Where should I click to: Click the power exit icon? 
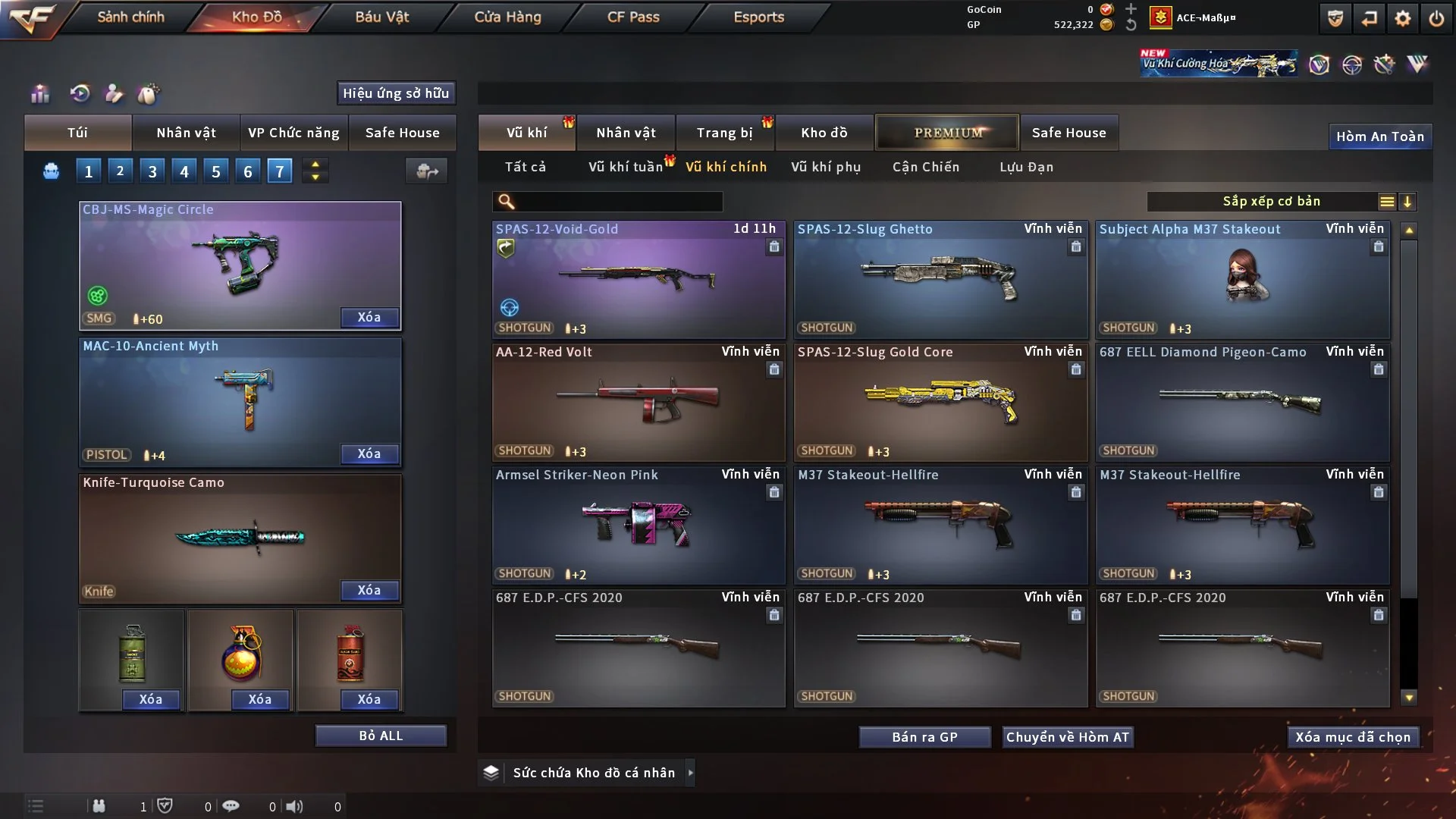[x=1436, y=18]
